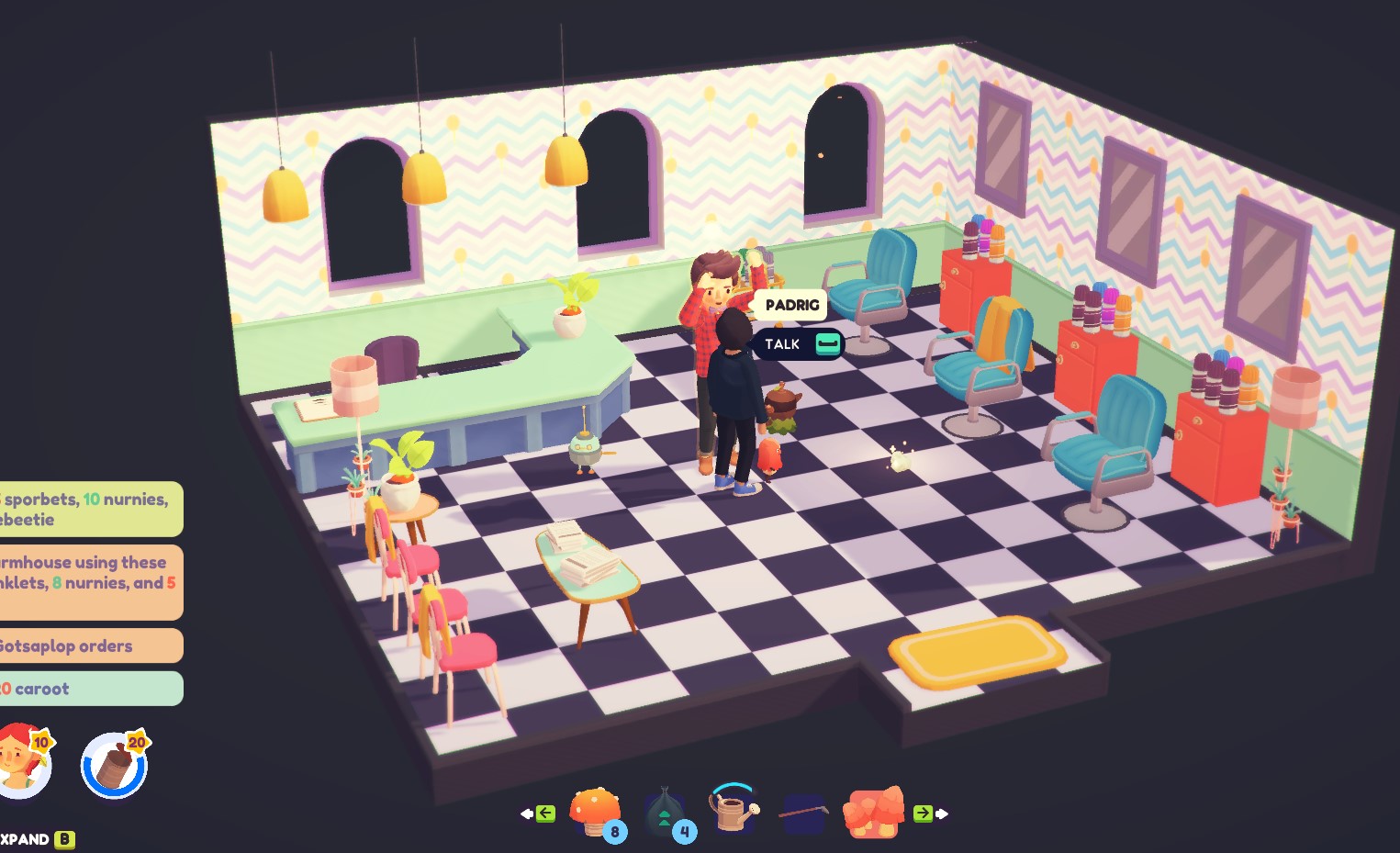Toggle the white left arrow beside the hotbar
Image resolution: width=1400 pixels, height=853 pixels.
[x=526, y=812]
